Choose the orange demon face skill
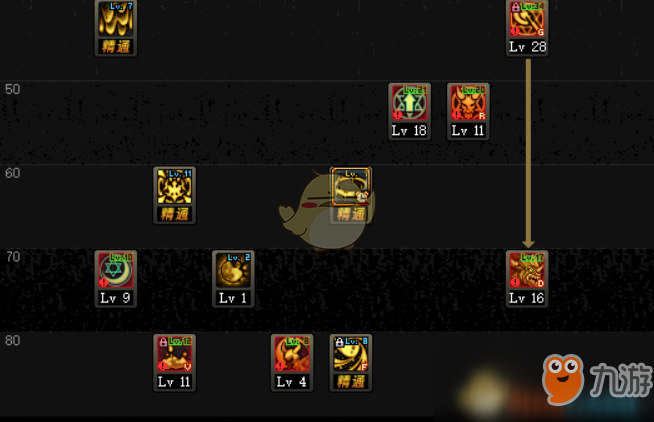This screenshot has height=422, width=654. coord(467,103)
